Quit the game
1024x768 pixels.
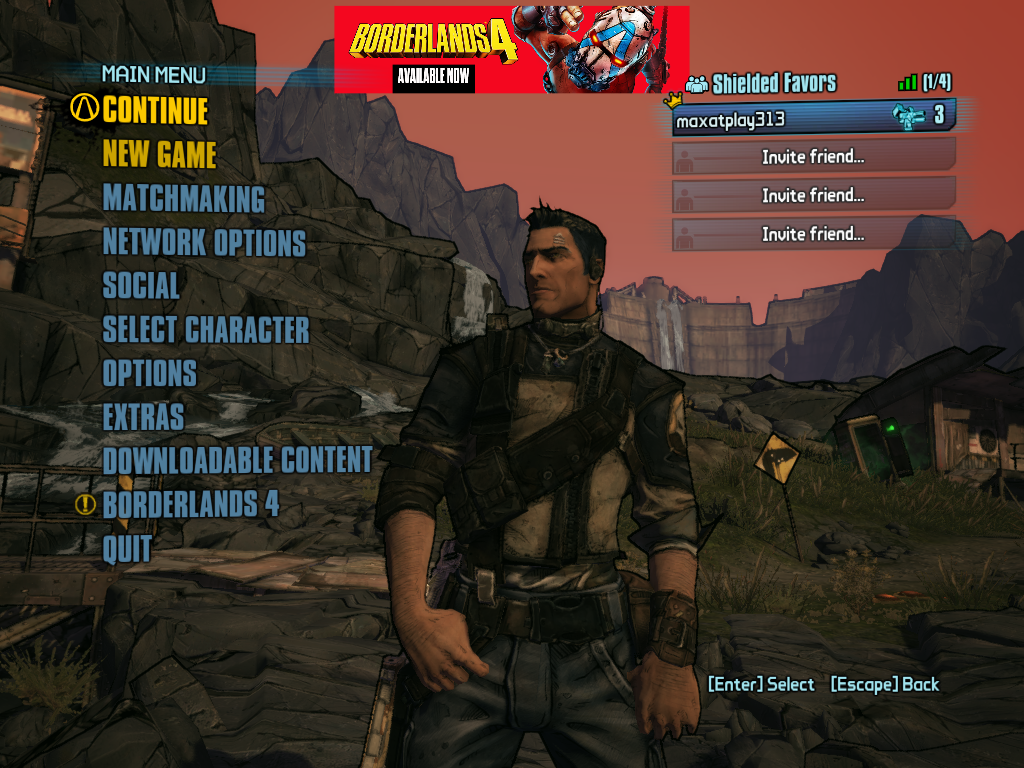click(127, 548)
